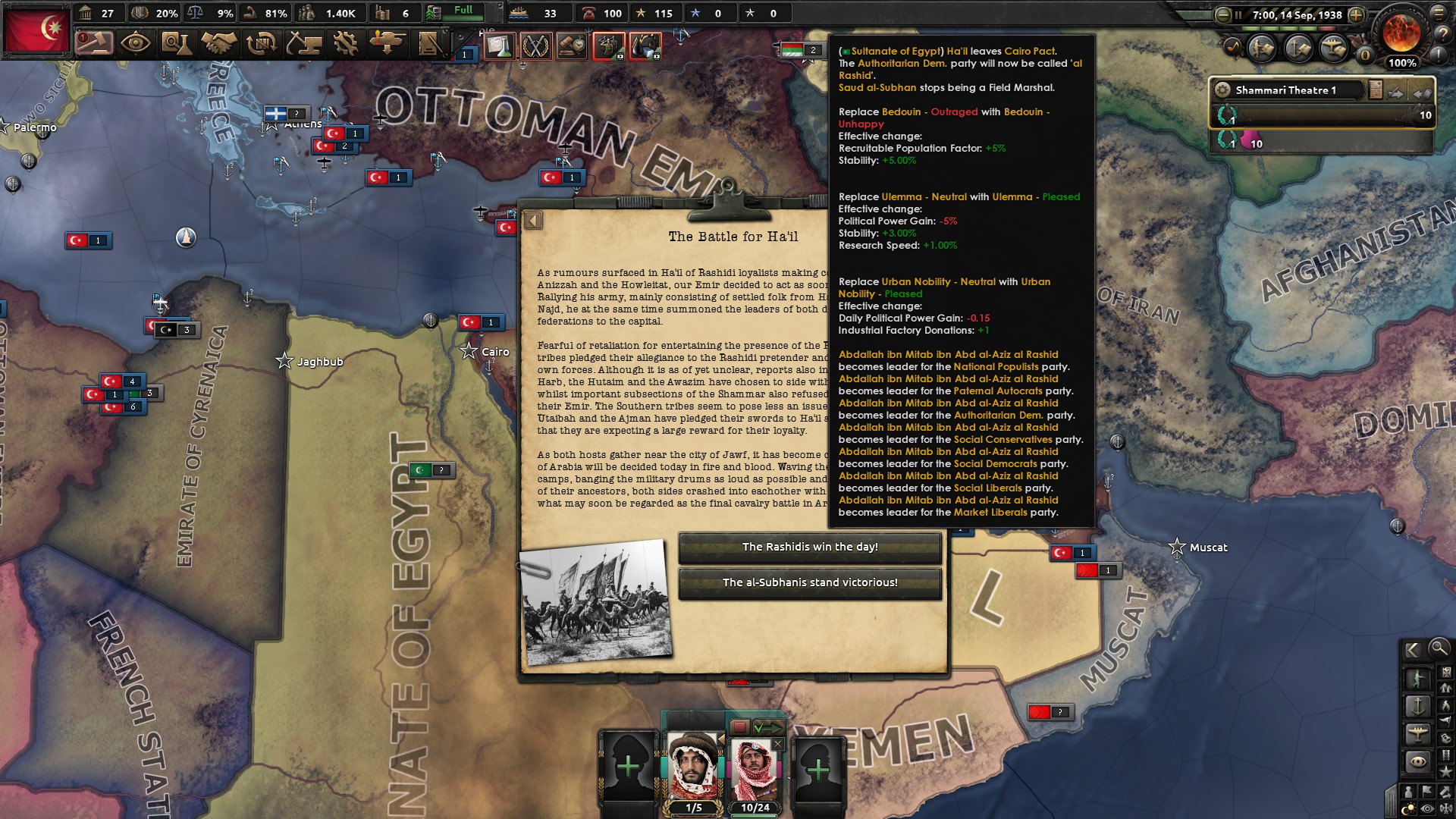Open the Trade menu with circular arrows icon
Viewport: 1456px width, 819px height.
pyautogui.click(x=261, y=45)
